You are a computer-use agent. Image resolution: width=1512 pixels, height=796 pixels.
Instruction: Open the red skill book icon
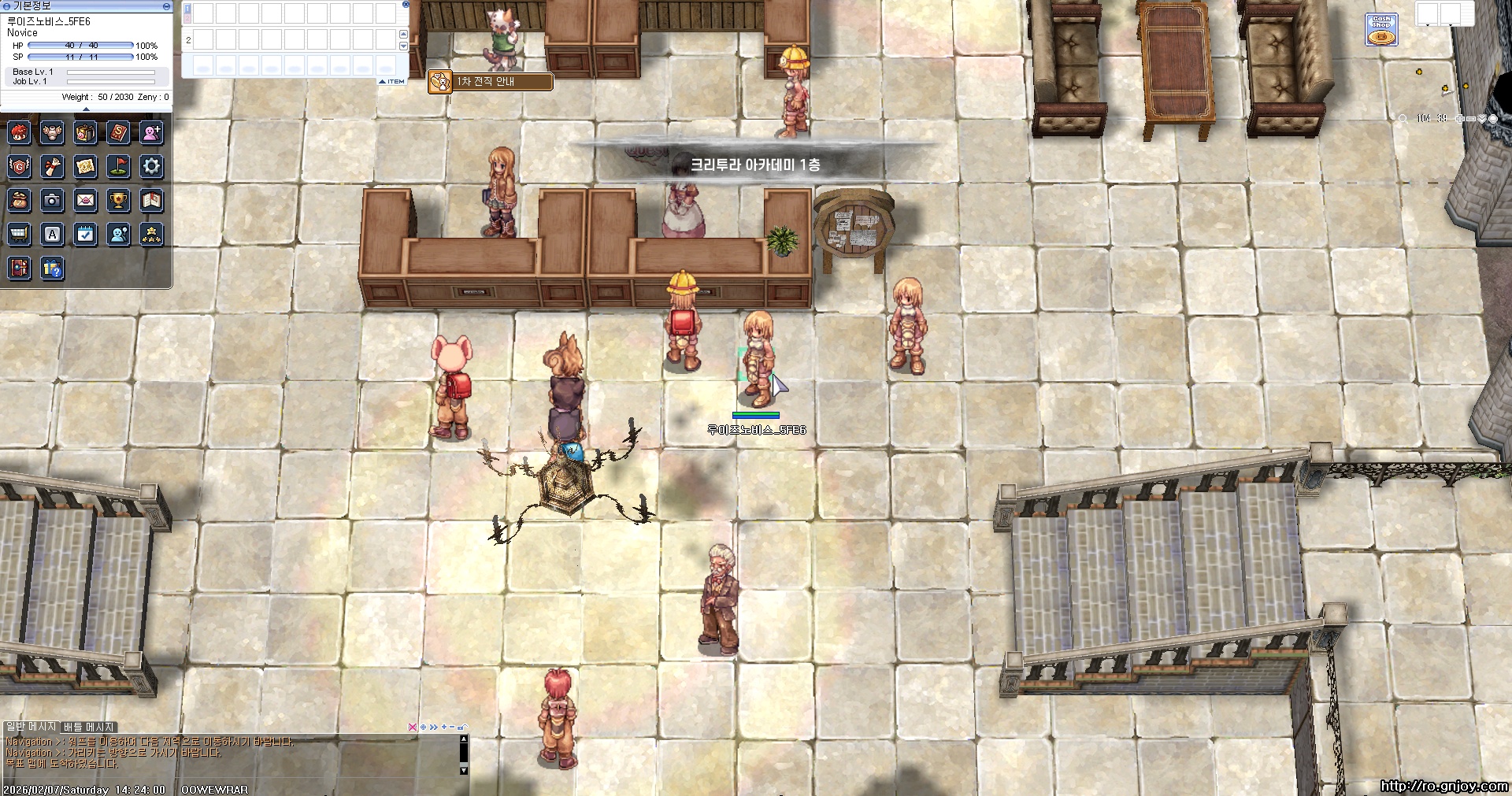pos(118,132)
